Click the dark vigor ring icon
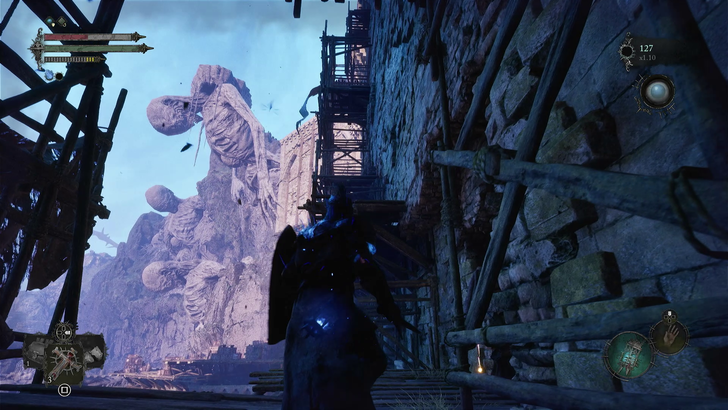The height and width of the screenshot is (410, 728). tap(627, 49)
